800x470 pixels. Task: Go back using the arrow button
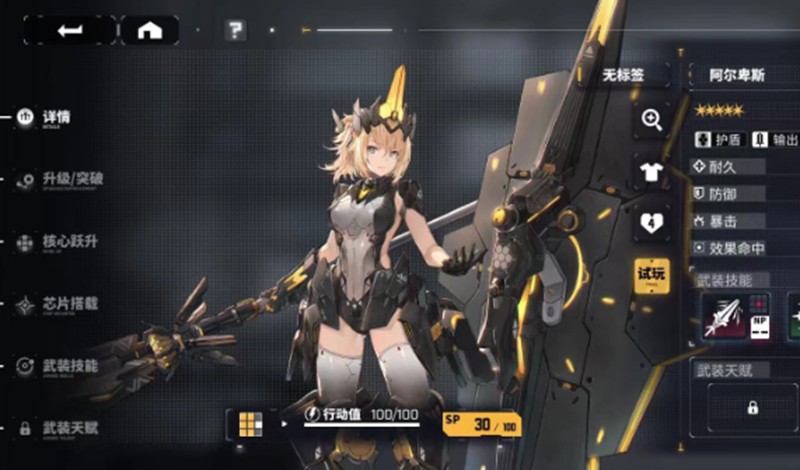point(69,30)
